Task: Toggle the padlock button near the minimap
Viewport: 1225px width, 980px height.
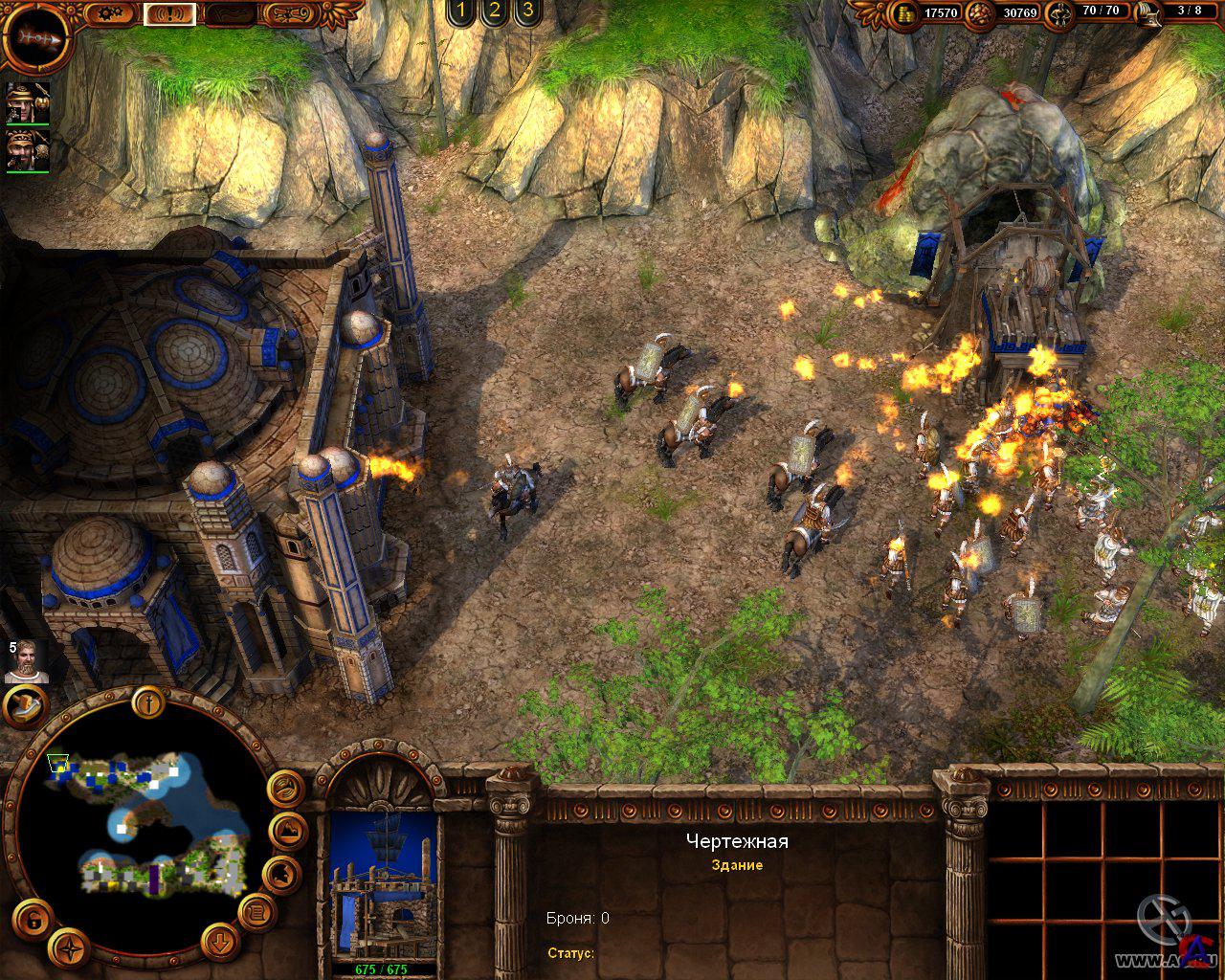Action: click(33, 920)
